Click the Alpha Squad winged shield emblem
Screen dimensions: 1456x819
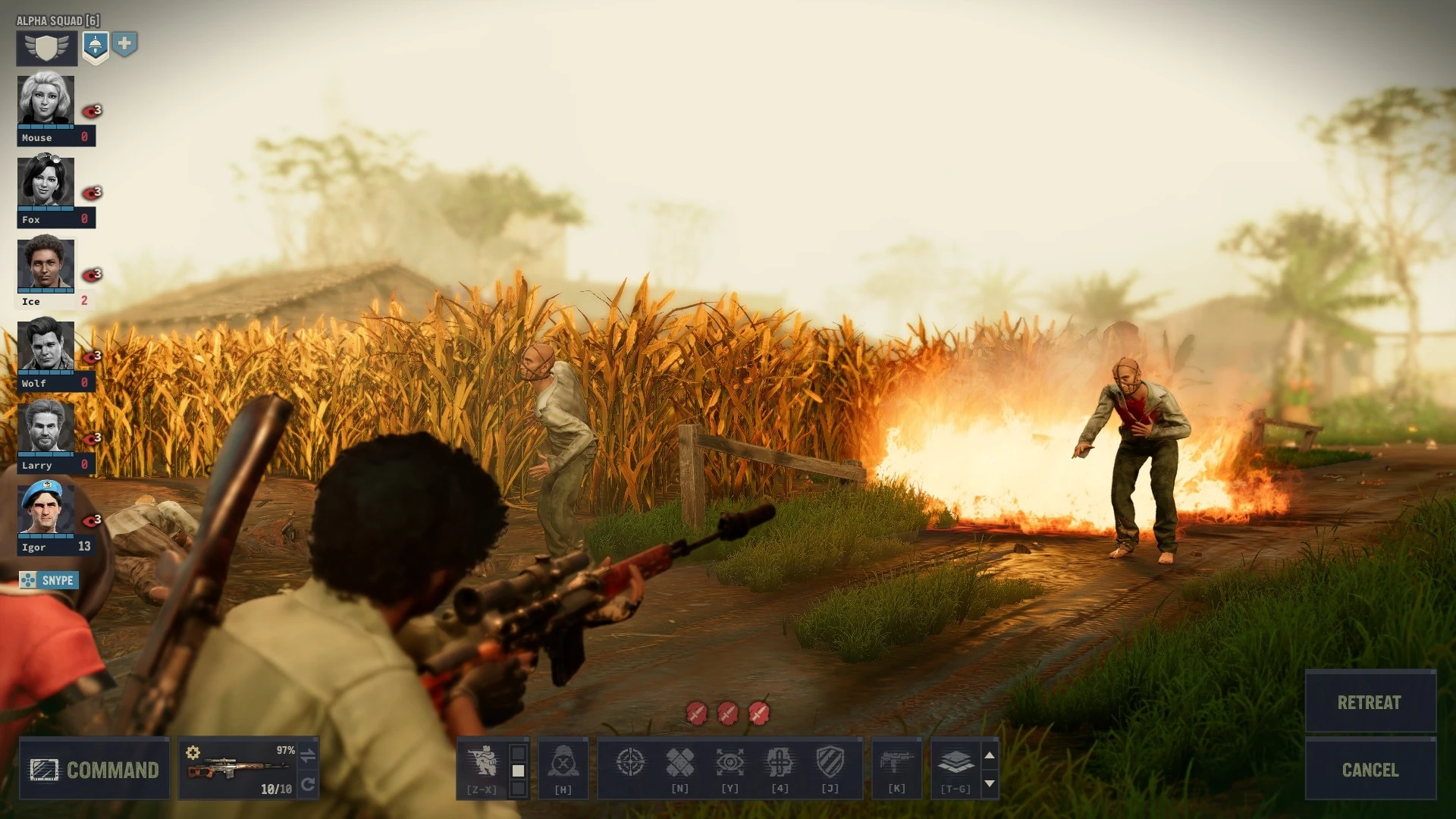coord(45,47)
